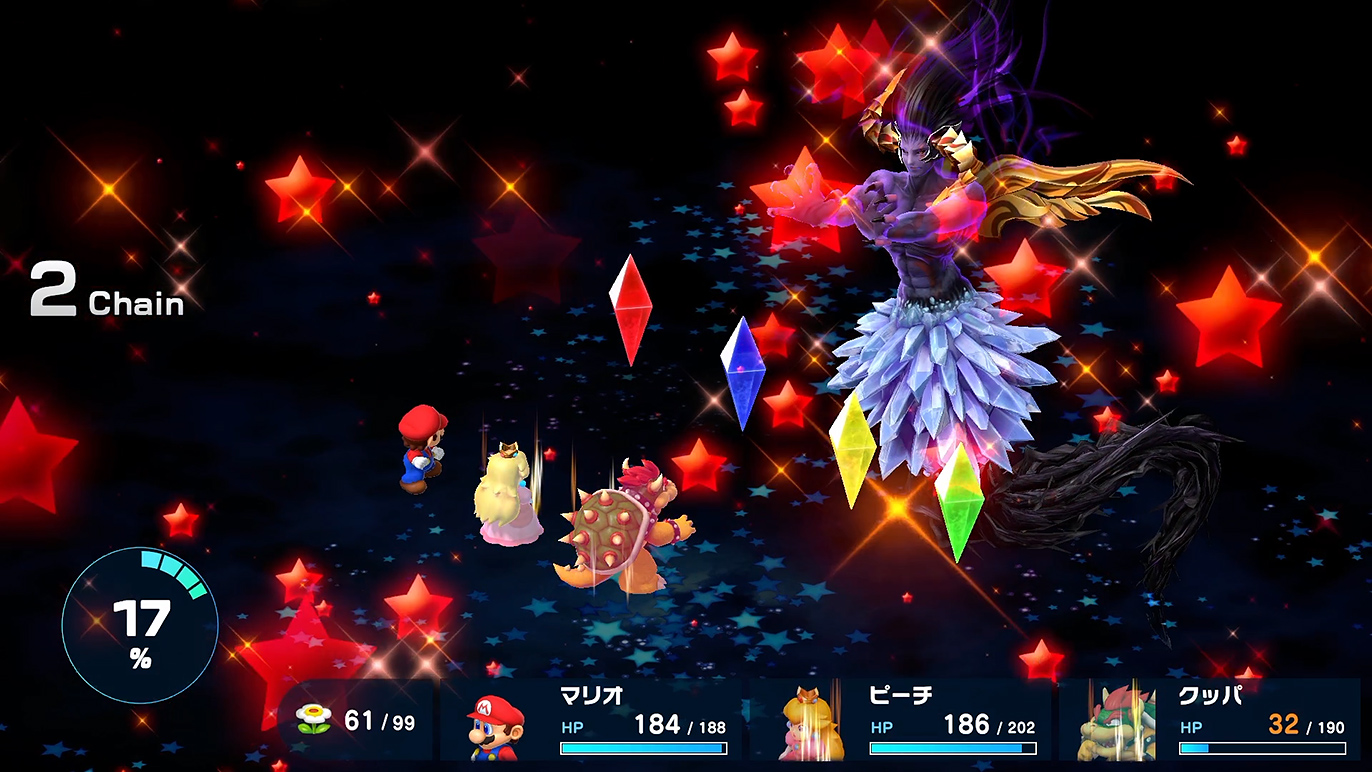1372x772 pixels.
Task: Click the circular action gauge
Action: [x=140, y=627]
